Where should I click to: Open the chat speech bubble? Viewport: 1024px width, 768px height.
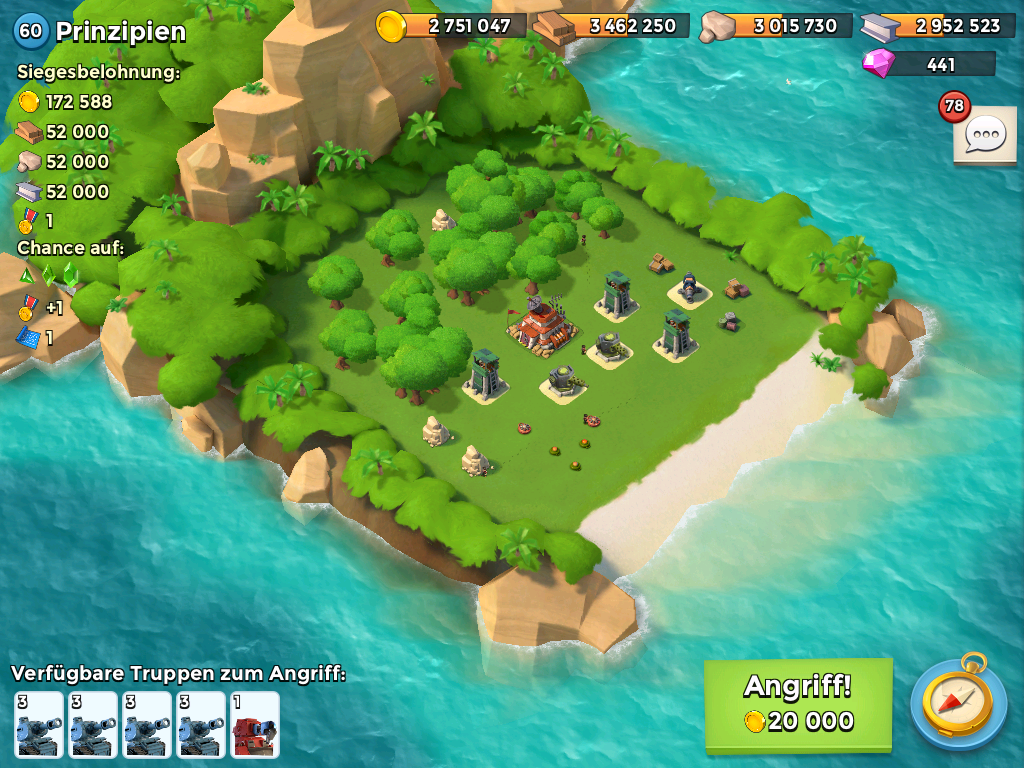click(984, 134)
